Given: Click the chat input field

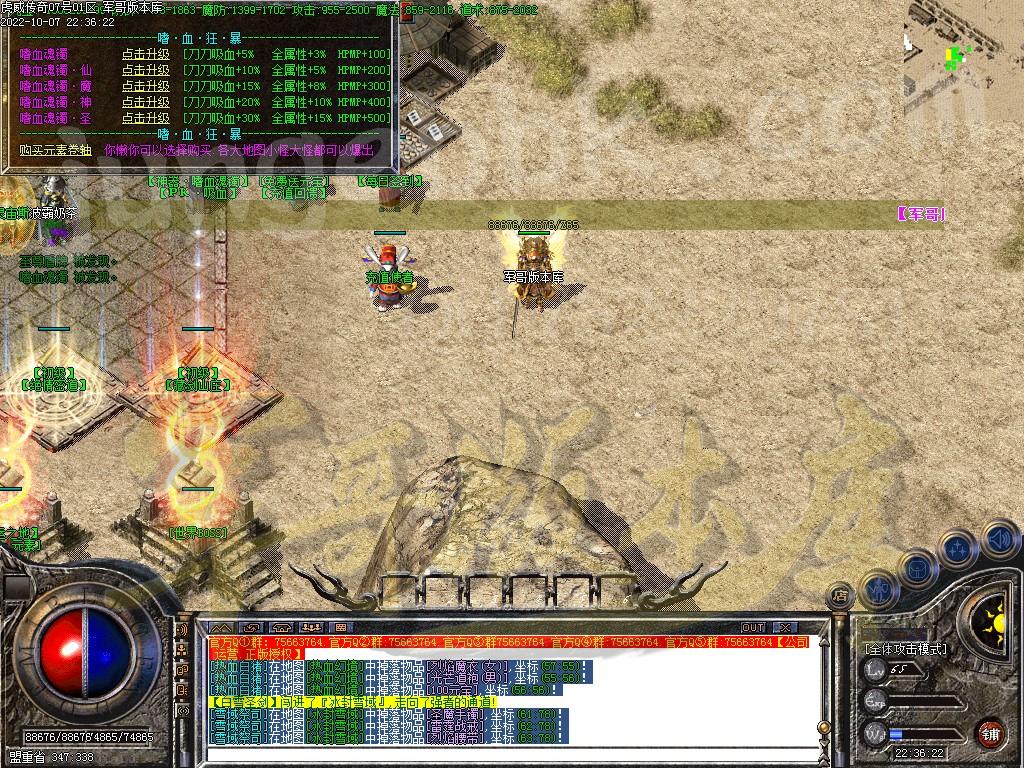Looking at the screenshot, I should 510,754.
